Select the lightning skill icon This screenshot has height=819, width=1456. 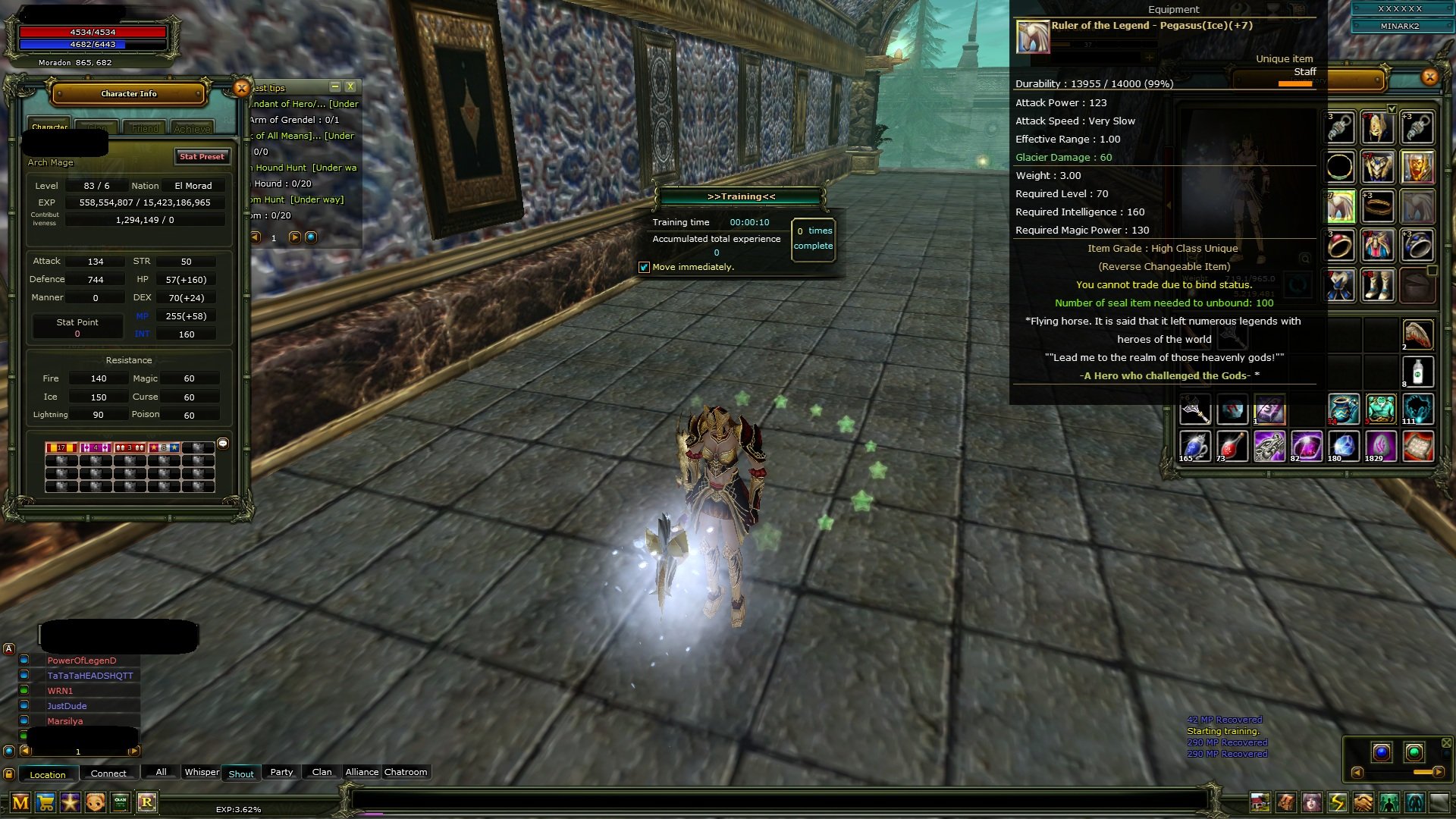click(x=1336, y=802)
